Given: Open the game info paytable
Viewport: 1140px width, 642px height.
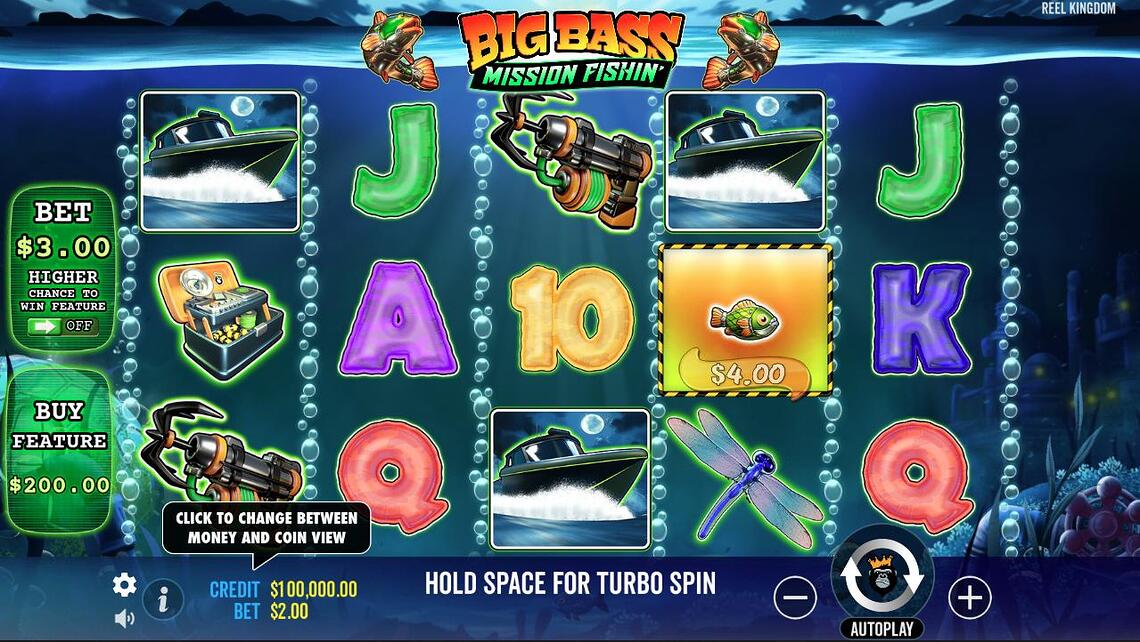Looking at the screenshot, I should coord(162,599).
